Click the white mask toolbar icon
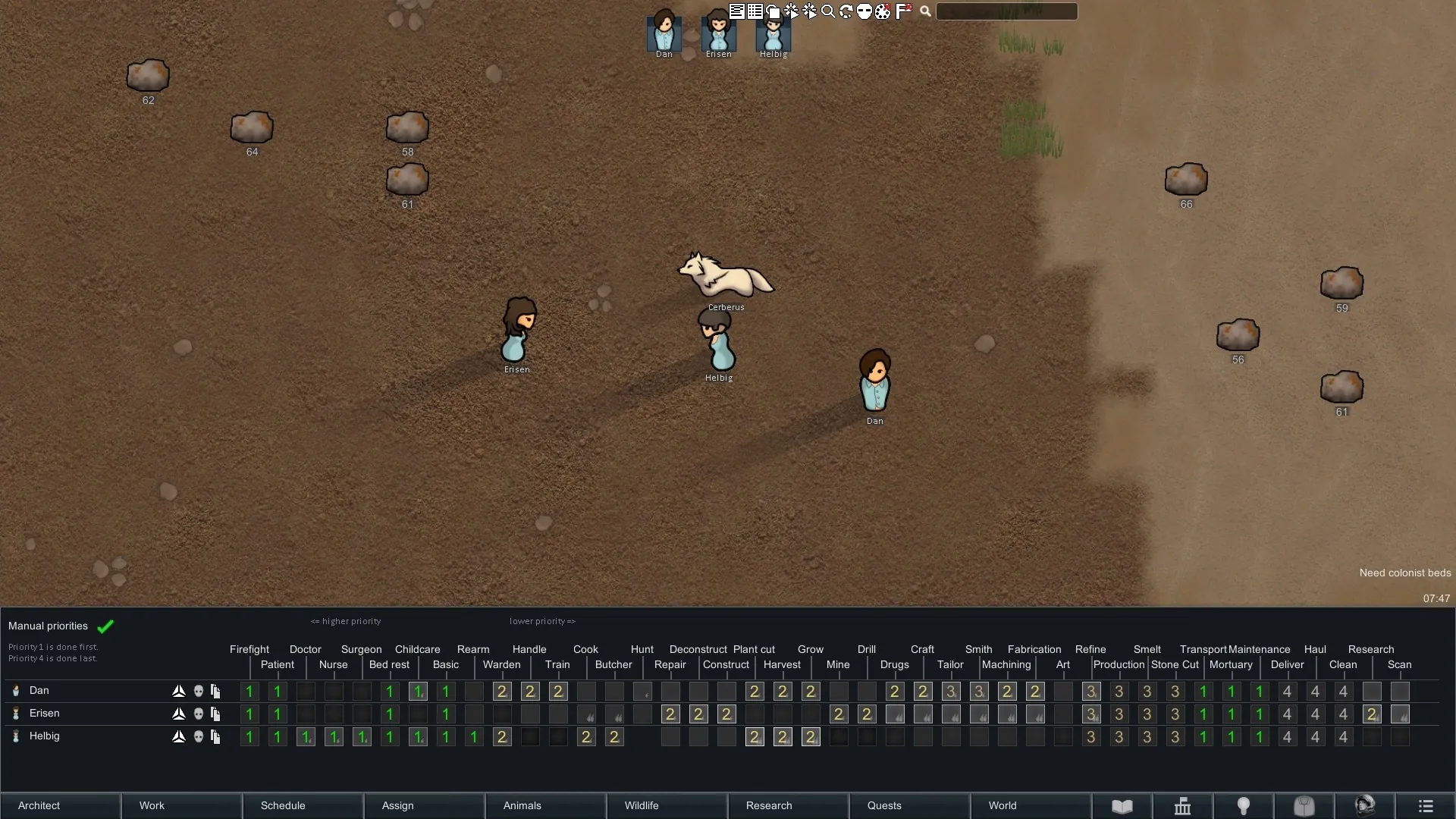 coord(864,11)
